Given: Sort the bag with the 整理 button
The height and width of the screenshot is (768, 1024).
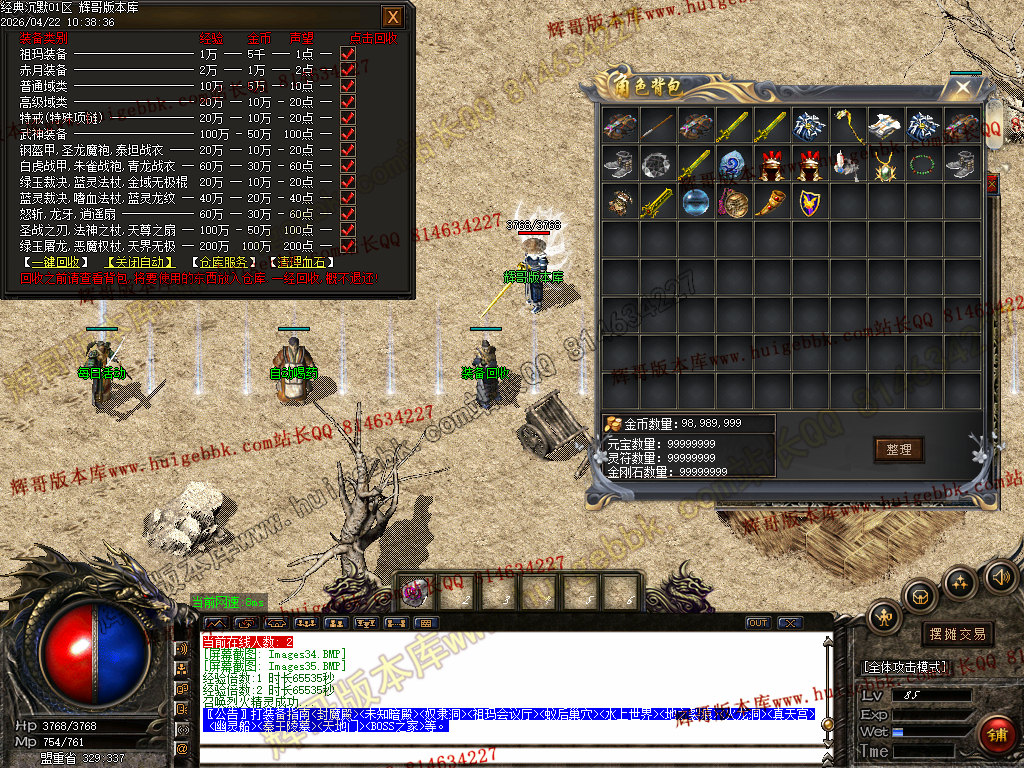Looking at the screenshot, I should [898, 449].
